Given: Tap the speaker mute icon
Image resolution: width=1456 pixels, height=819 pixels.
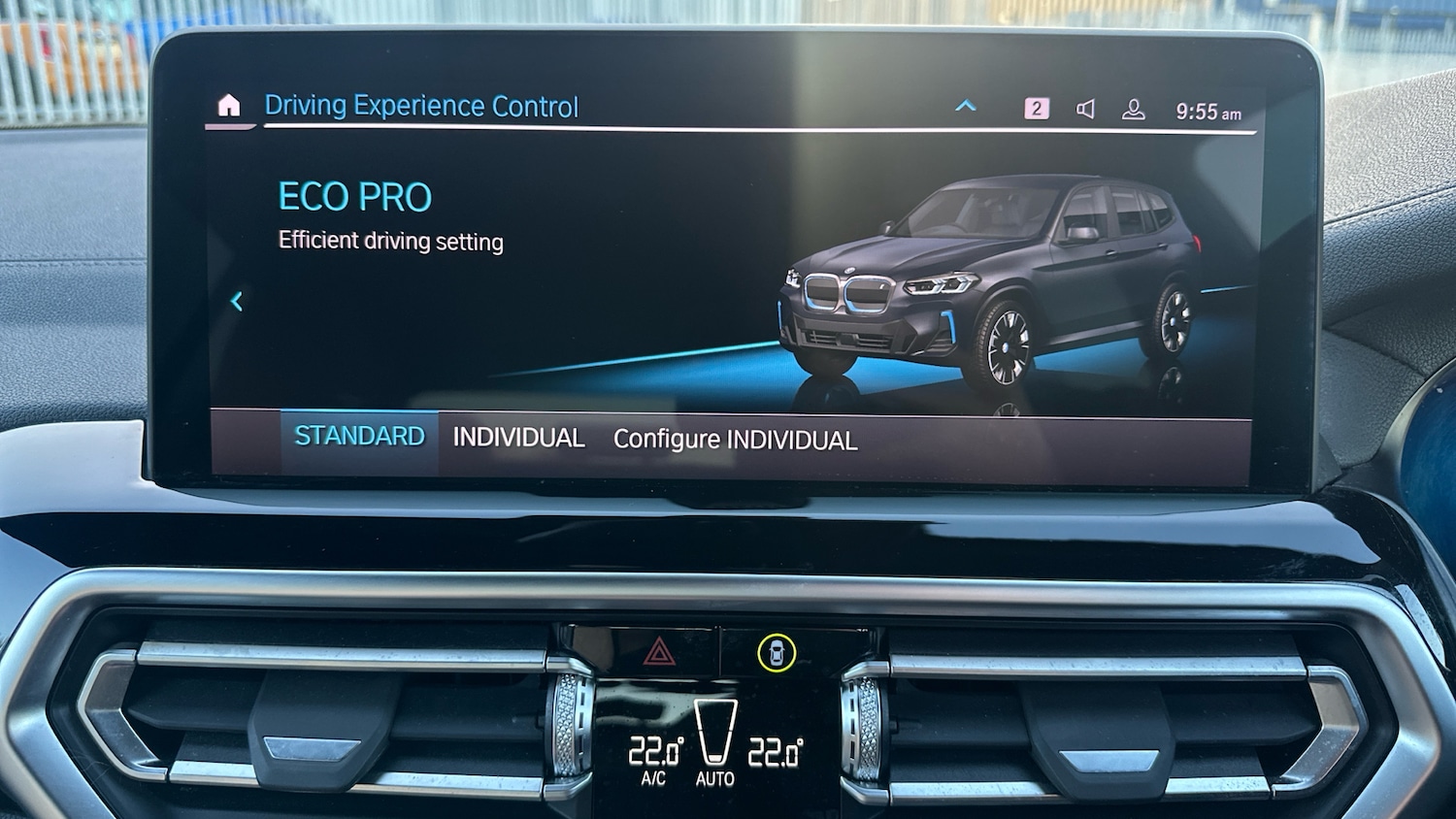Looking at the screenshot, I should click(1086, 108).
